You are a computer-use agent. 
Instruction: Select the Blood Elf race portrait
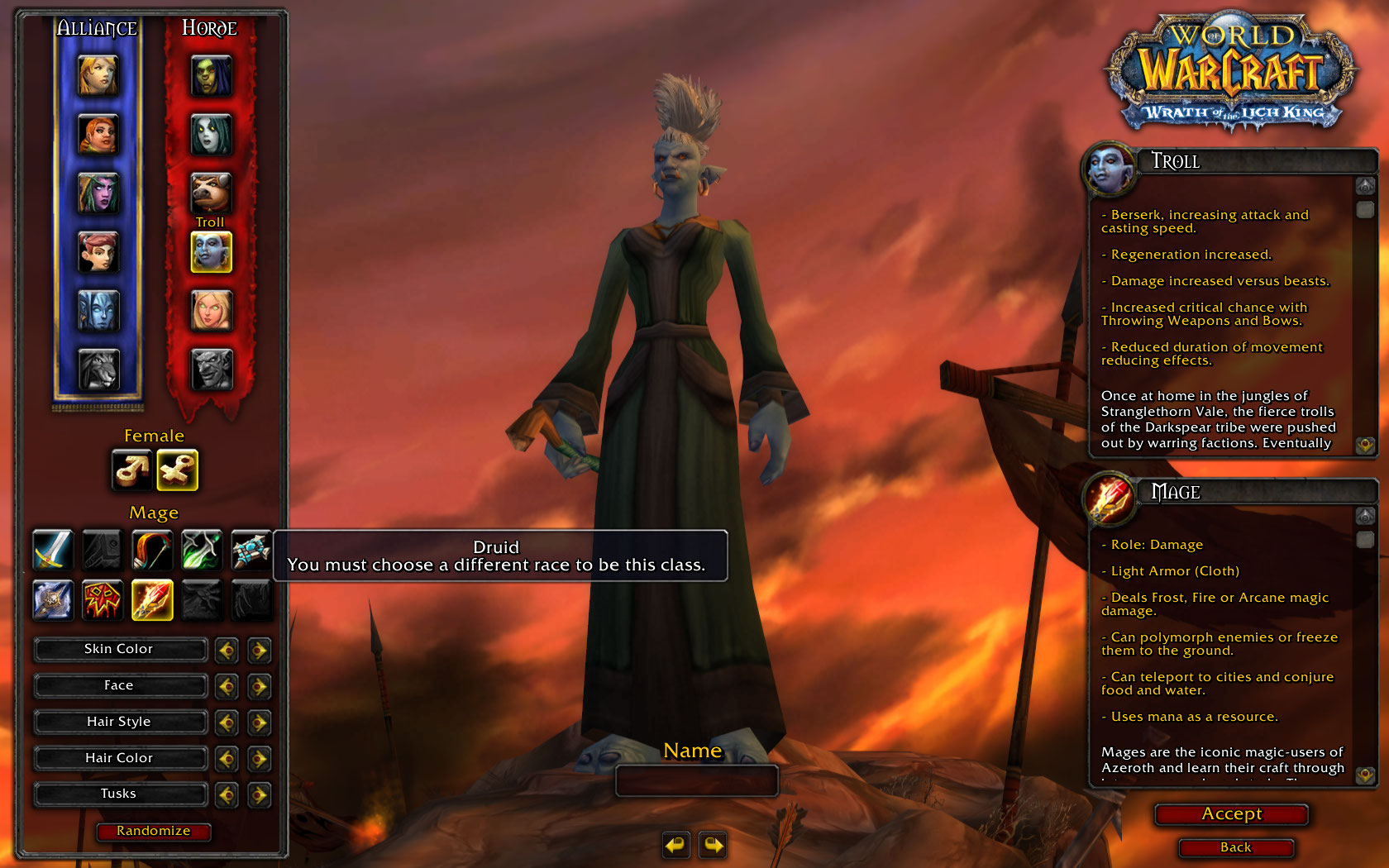[211, 311]
